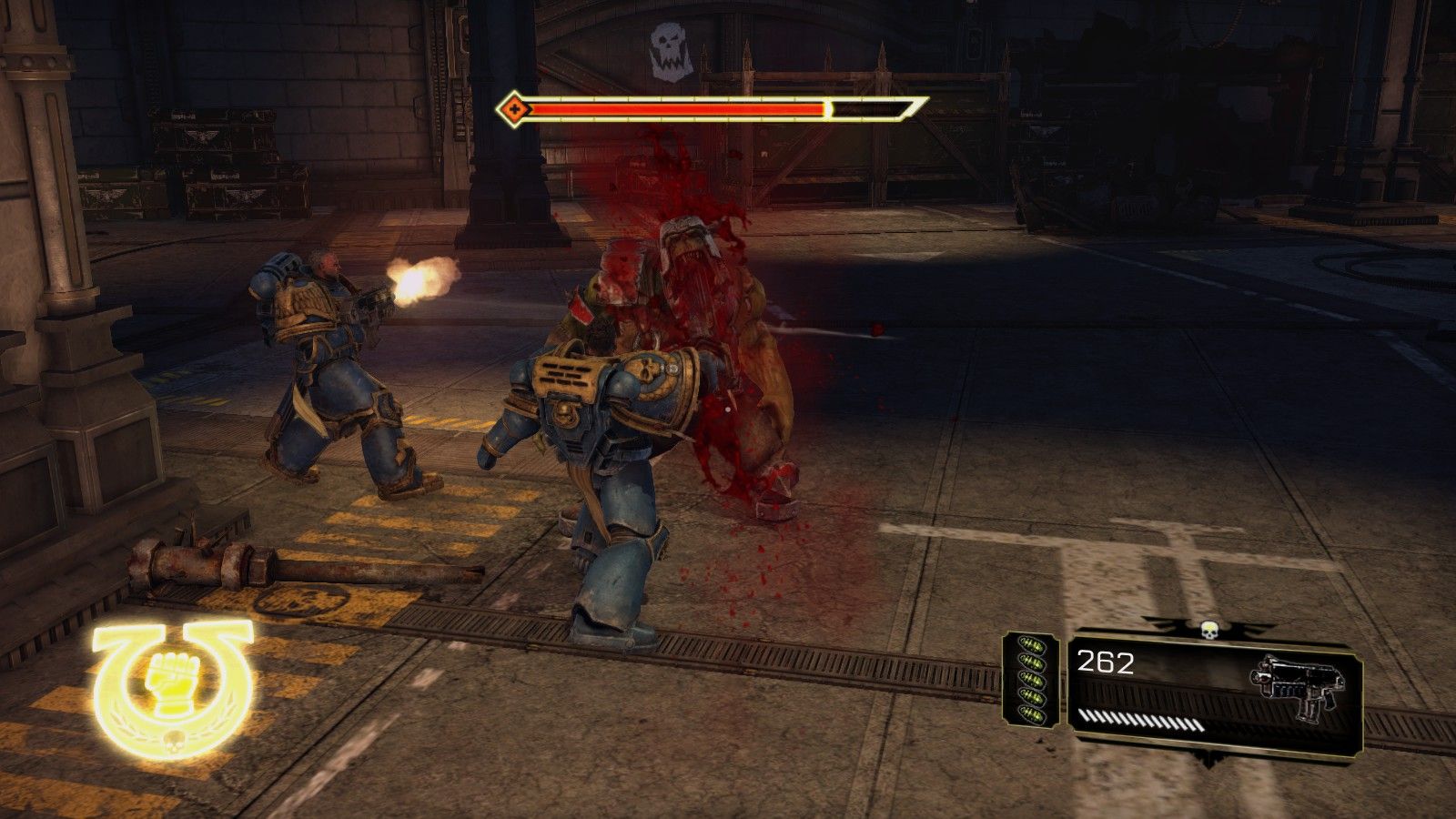Click the topmost frag grenade icon

click(1031, 644)
